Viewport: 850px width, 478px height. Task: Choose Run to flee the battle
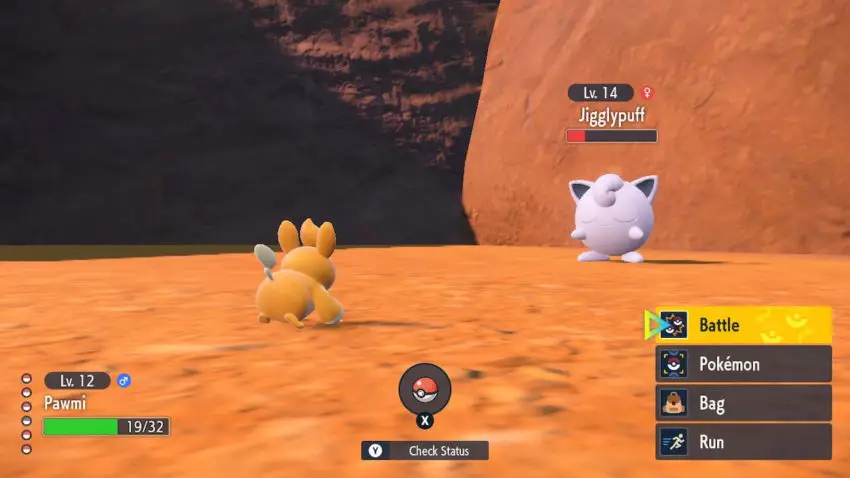(x=743, y=442)
